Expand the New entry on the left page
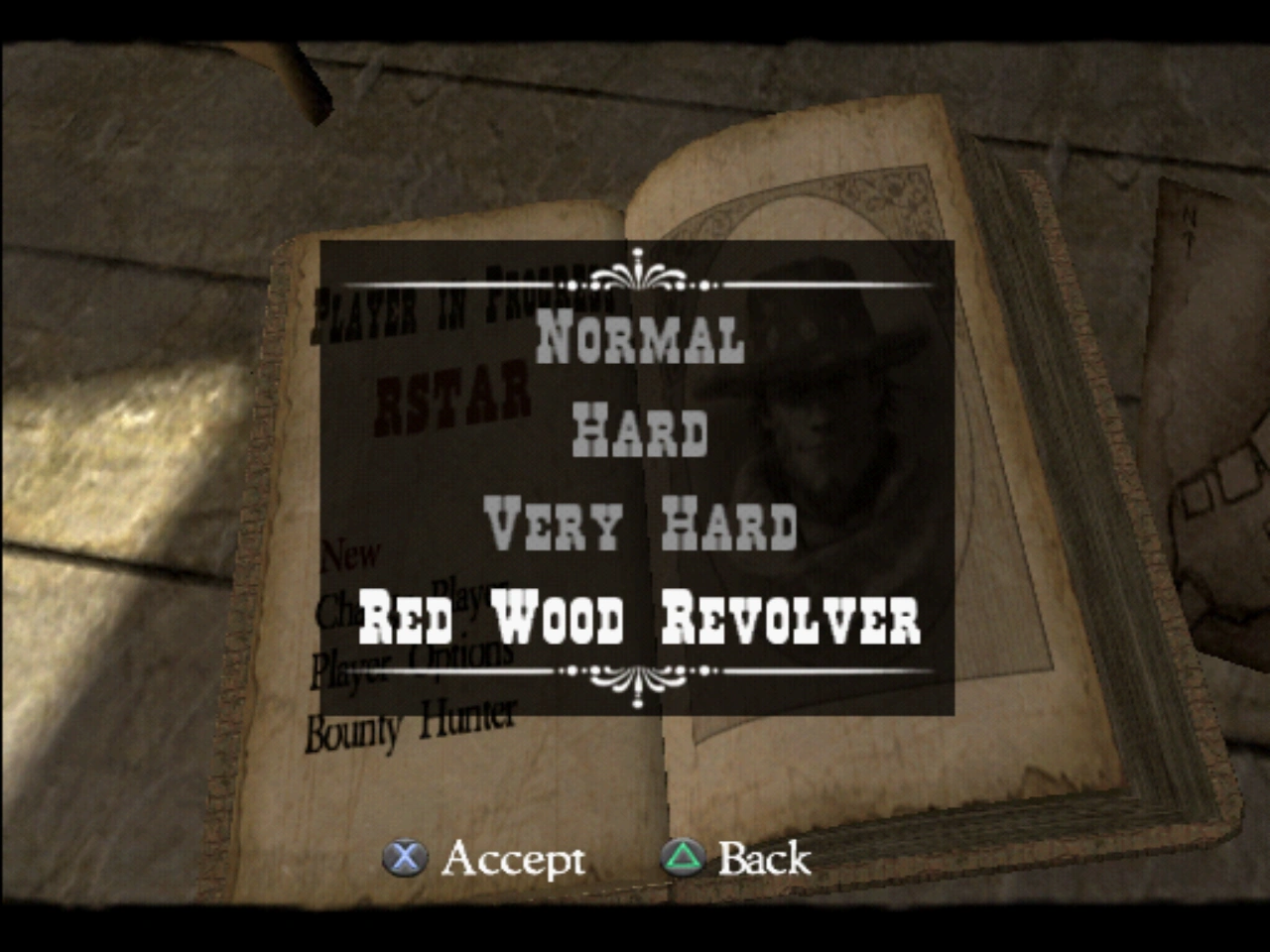1270x952 pixels. pyautogui.click(x=352, y=552)
